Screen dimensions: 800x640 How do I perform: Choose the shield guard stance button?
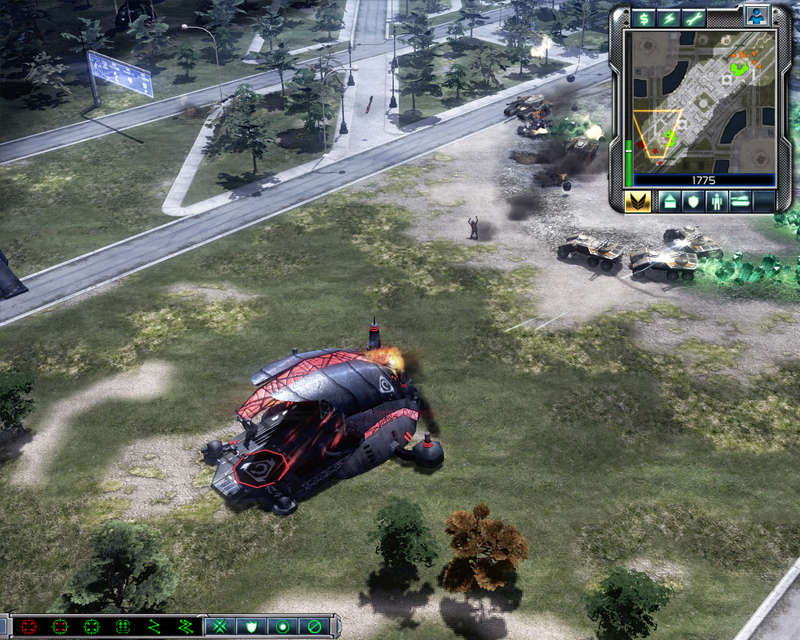click(x=250, y=627)
